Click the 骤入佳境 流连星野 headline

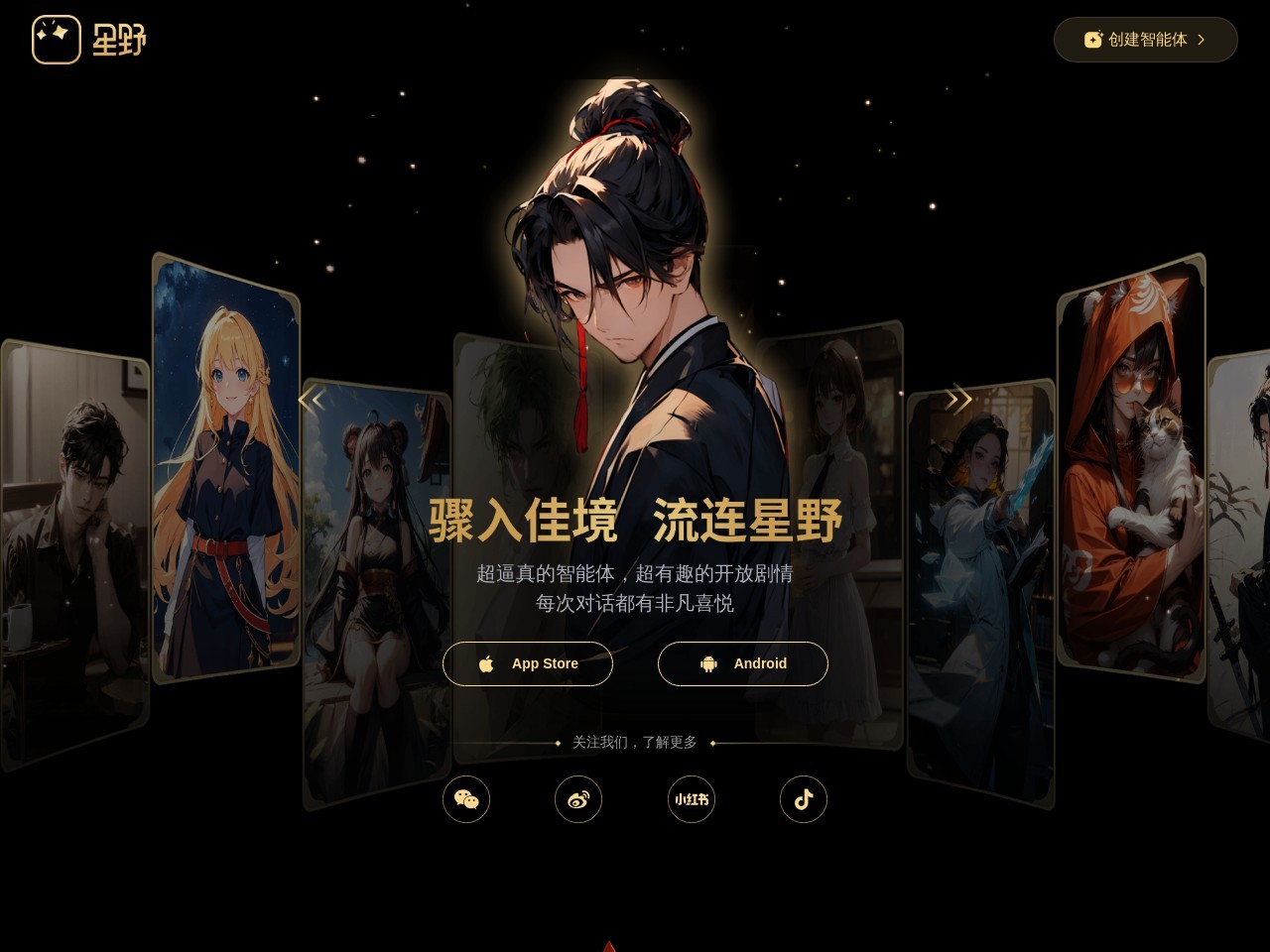pos(635,520)
